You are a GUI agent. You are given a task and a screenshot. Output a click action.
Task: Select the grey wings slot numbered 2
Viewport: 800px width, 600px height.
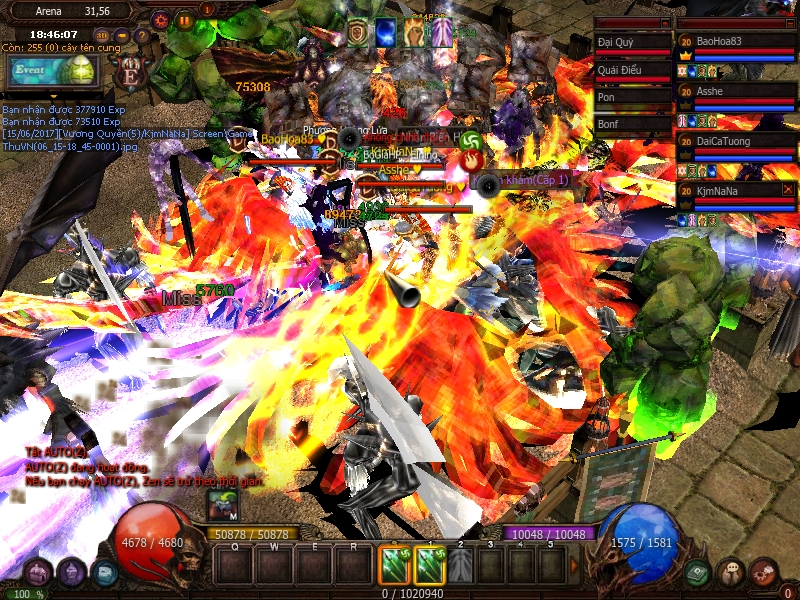point(461,566)
